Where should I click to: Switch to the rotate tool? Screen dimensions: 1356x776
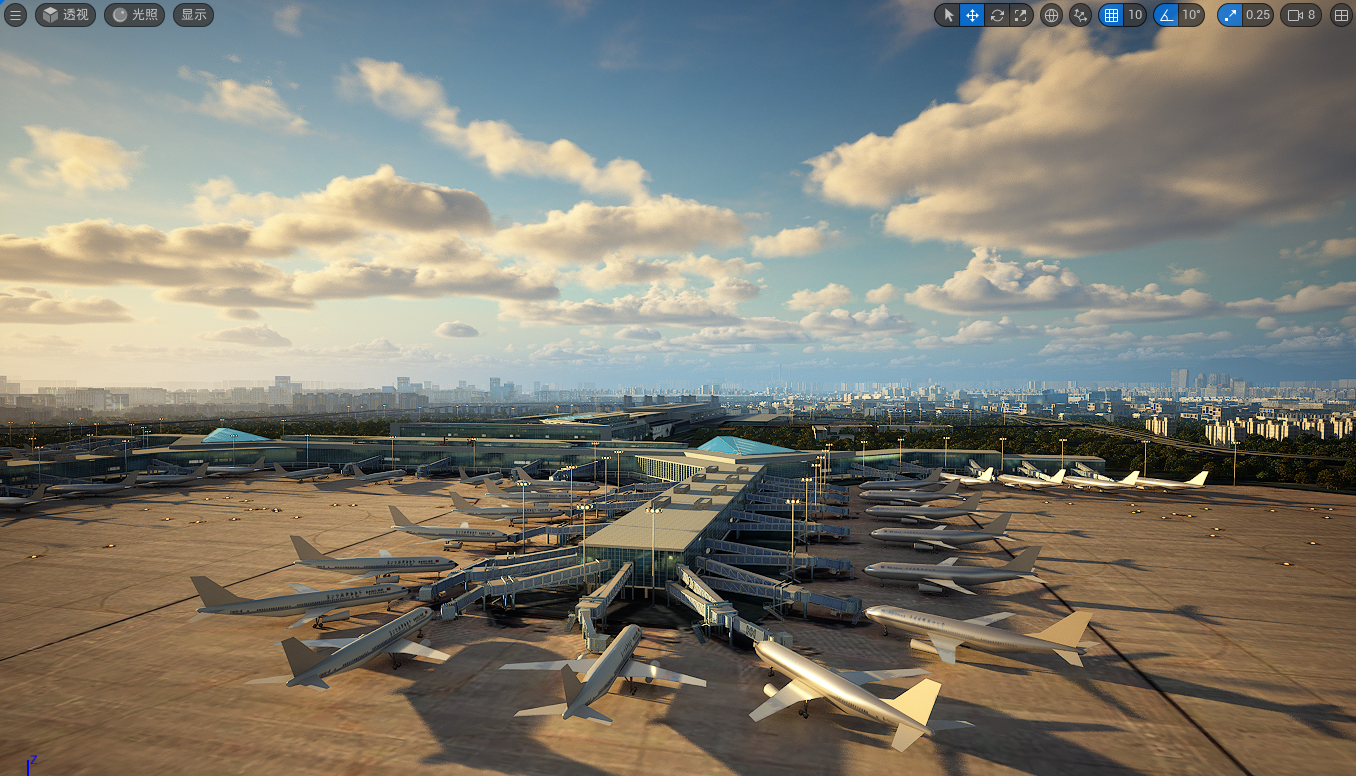pyautogui.click(x=997, y=15)
